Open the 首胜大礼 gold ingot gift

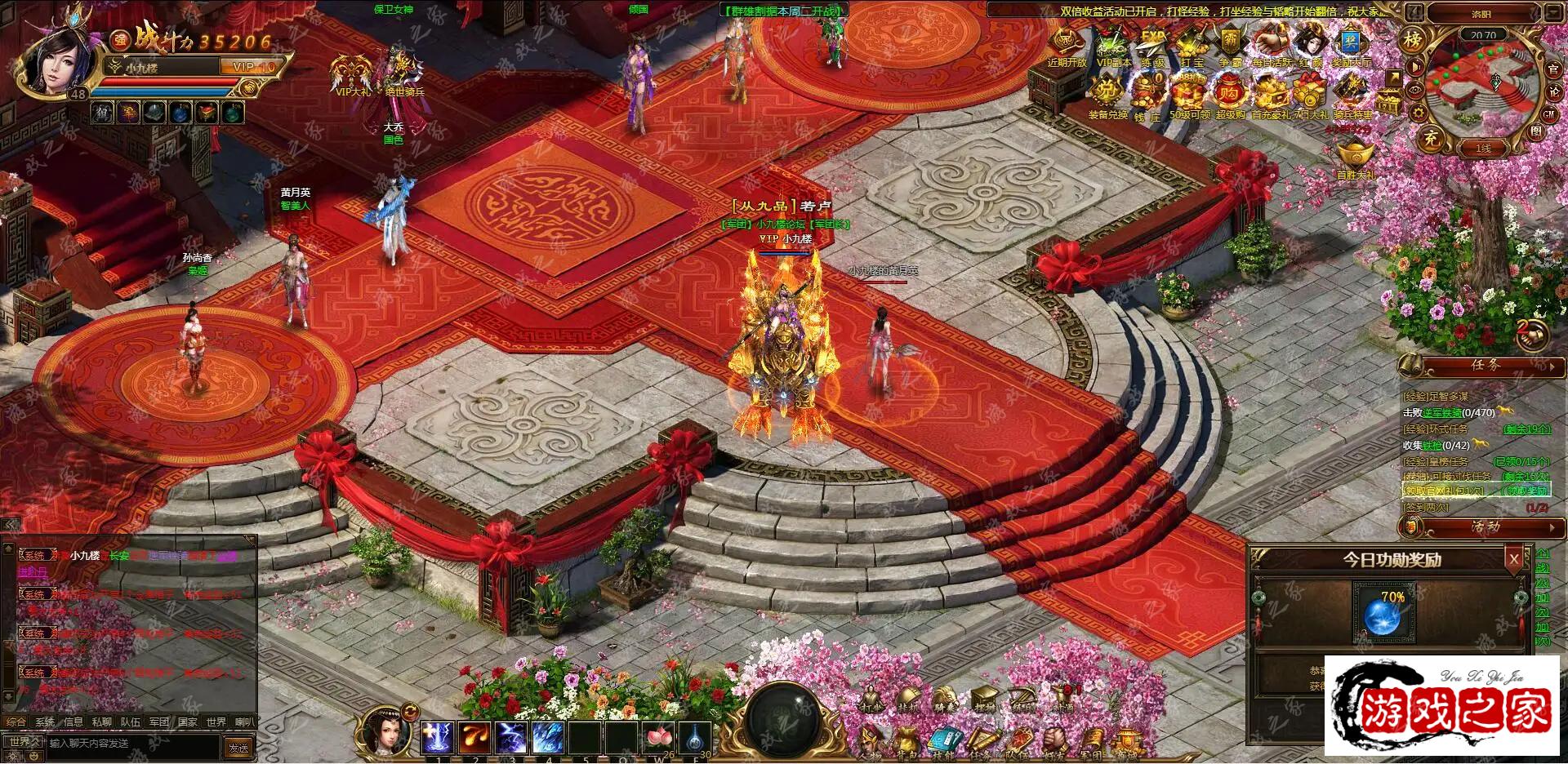(x=1355, y=158)
